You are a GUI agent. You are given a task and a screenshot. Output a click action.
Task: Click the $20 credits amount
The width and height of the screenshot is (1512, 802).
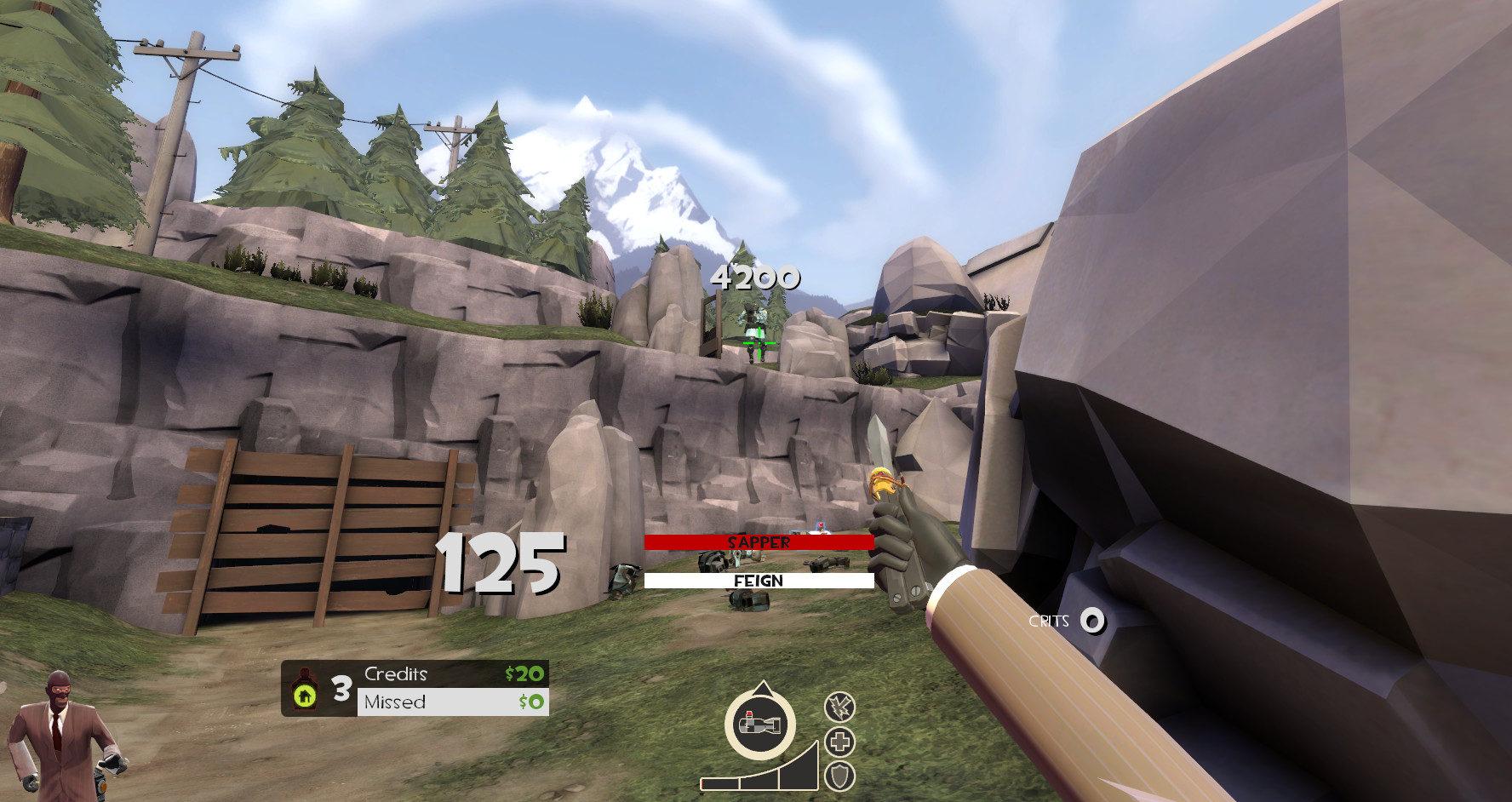tap(524, 673)
